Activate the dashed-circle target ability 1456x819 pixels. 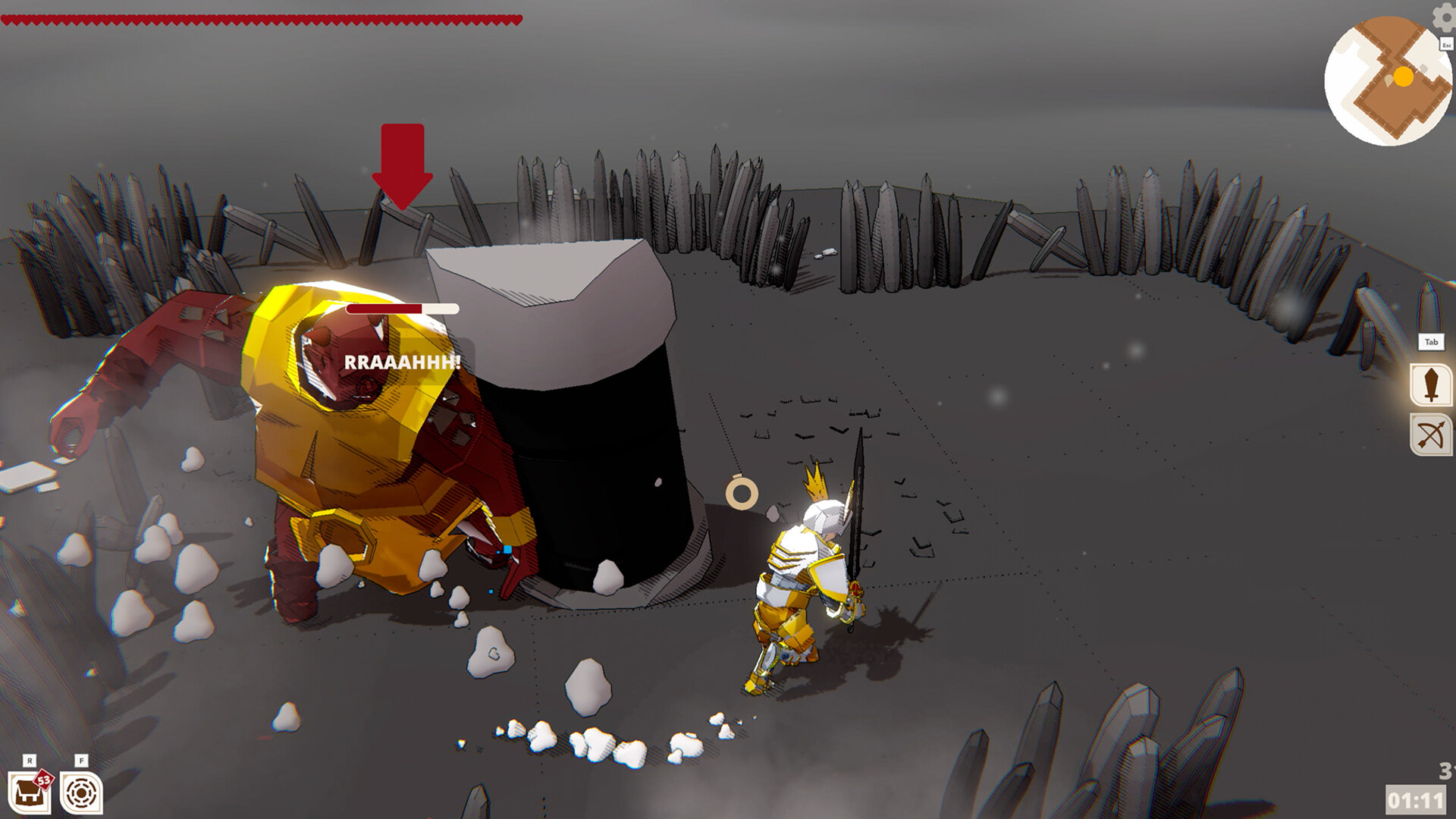click(x=81, y=793)
